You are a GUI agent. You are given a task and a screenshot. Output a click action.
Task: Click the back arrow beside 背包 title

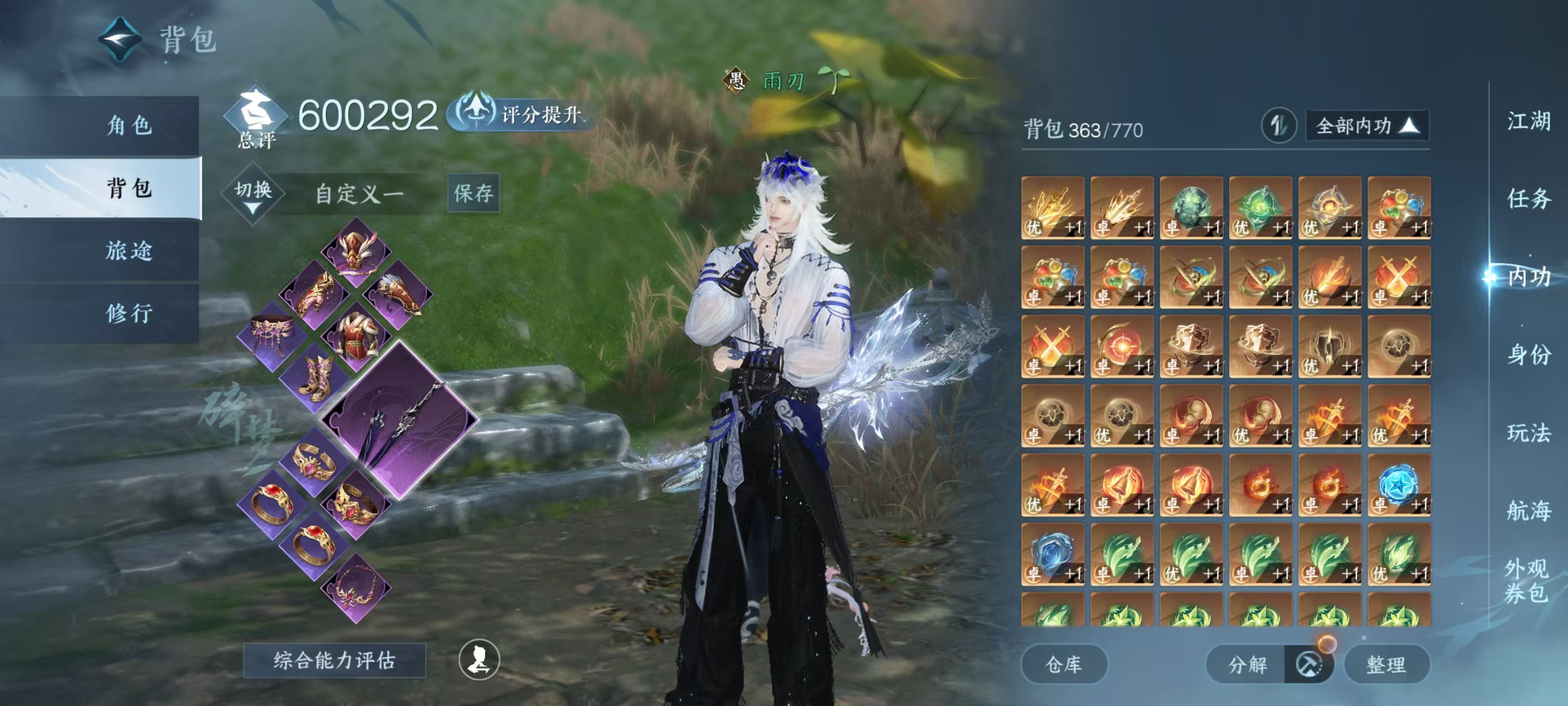[120, 39]
